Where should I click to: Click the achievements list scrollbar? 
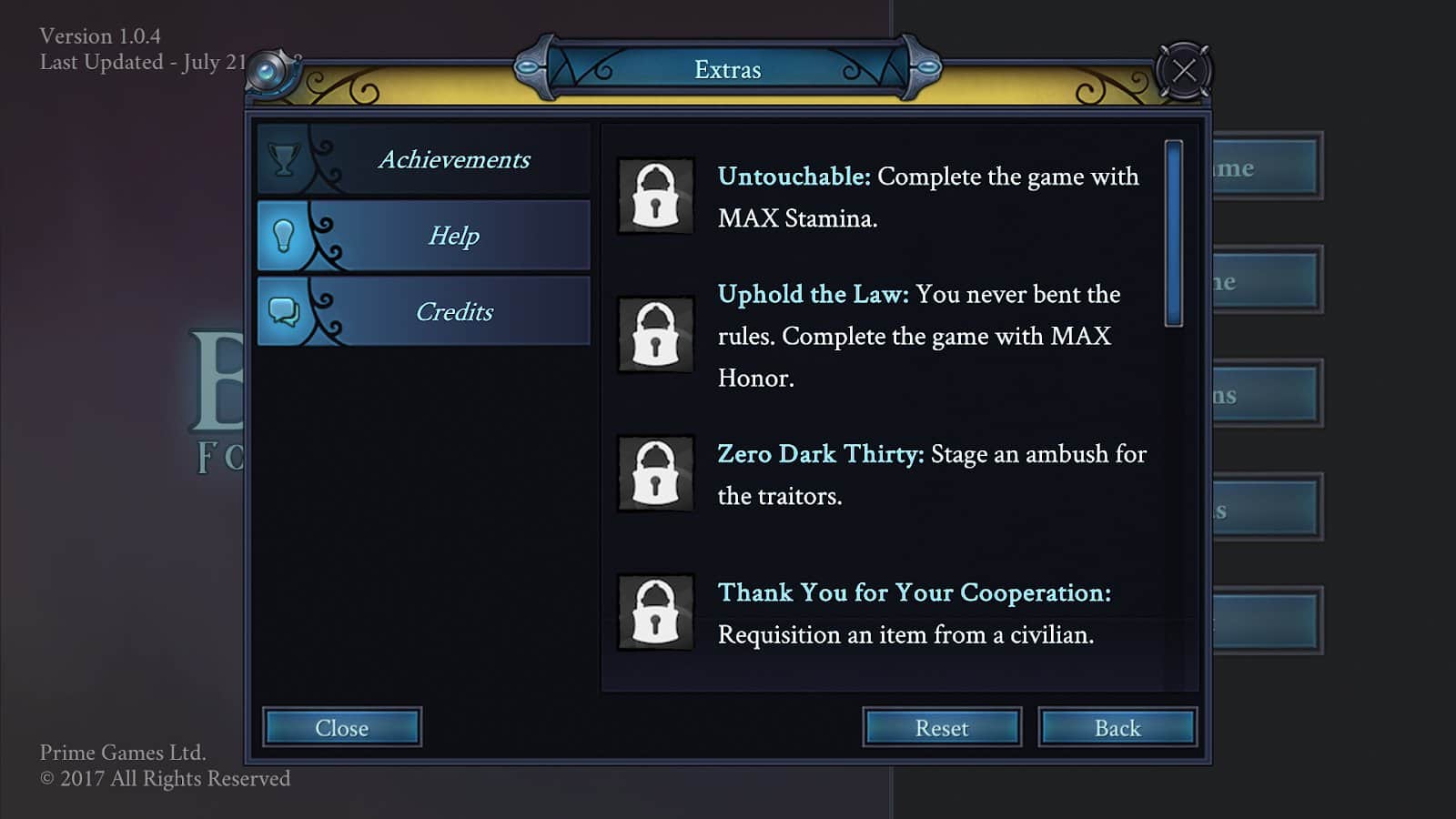[x=1174, y=234]
